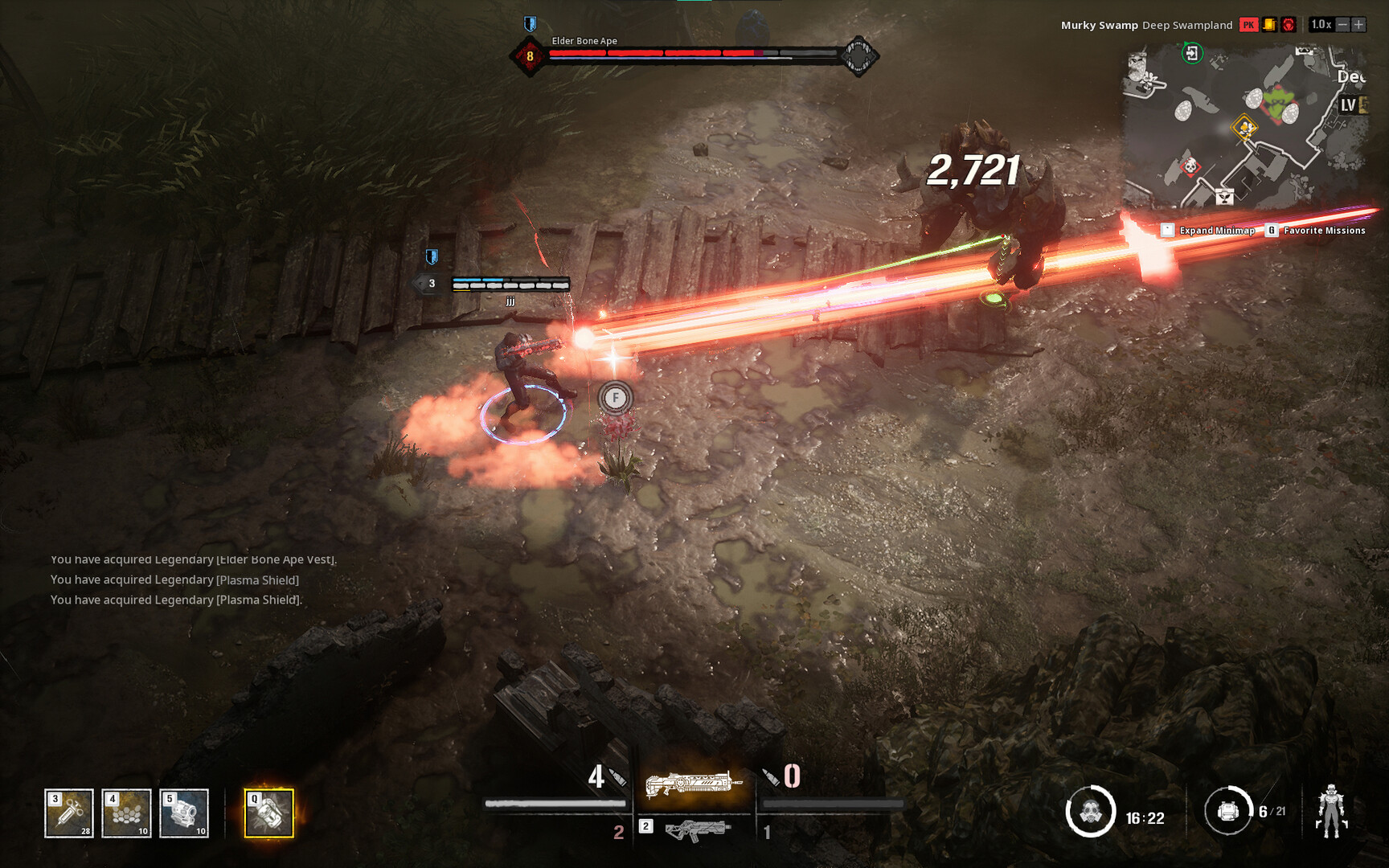Select the syringe healing item in slot 3
The height and width of the screenshot is (868, 1389).
click(69, 812)
